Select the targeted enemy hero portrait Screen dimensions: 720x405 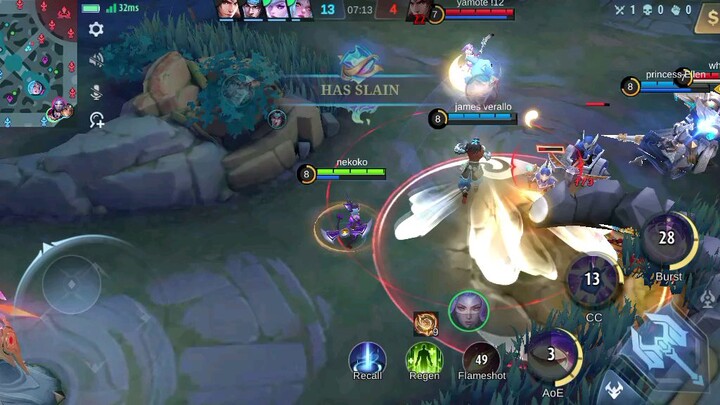click(468, 311)
